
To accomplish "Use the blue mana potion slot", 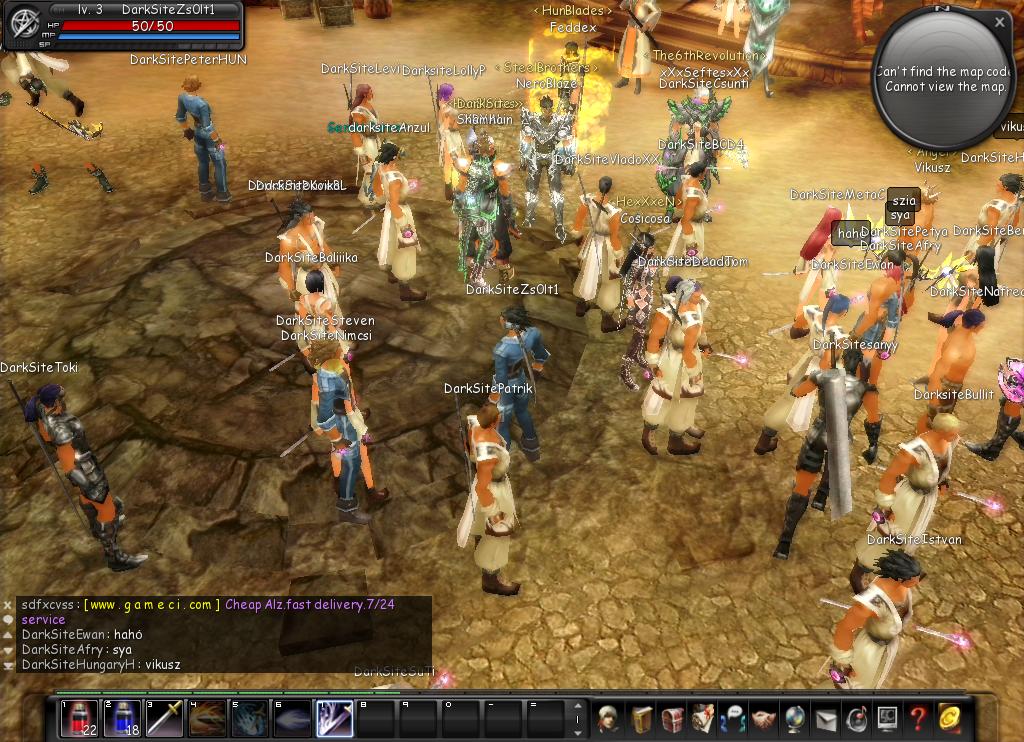I will point(122,719).
